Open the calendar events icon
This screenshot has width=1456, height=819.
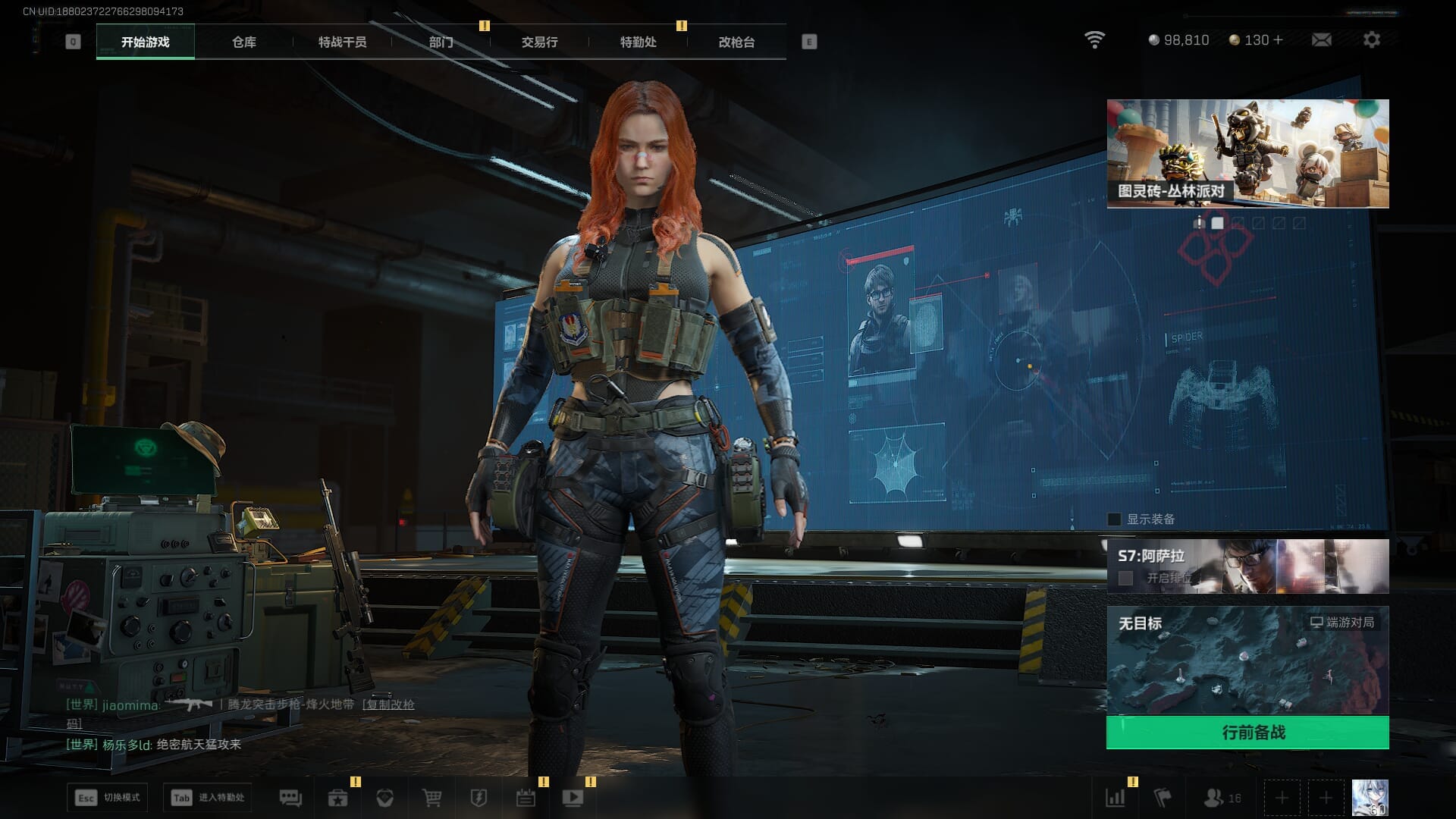[526, 798]
